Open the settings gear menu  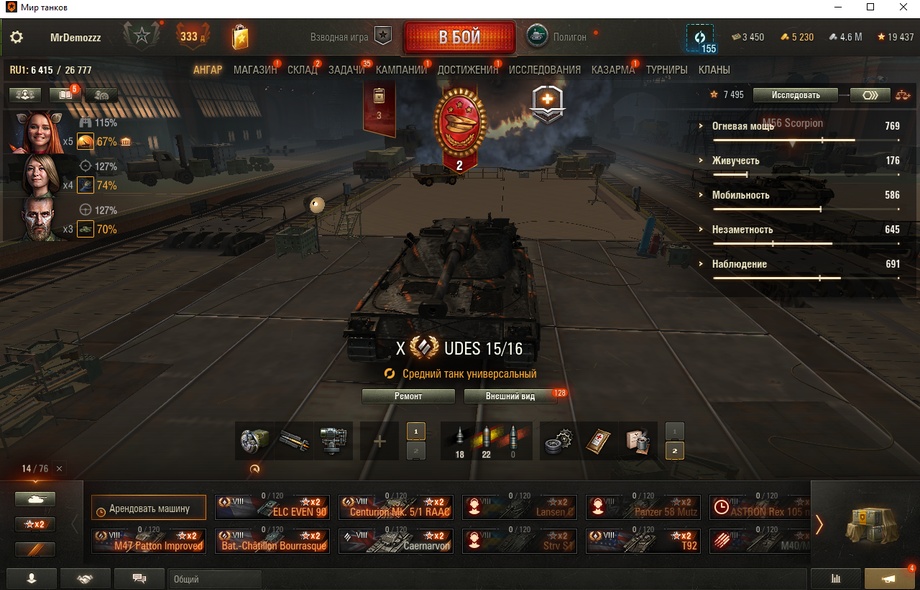16,38
